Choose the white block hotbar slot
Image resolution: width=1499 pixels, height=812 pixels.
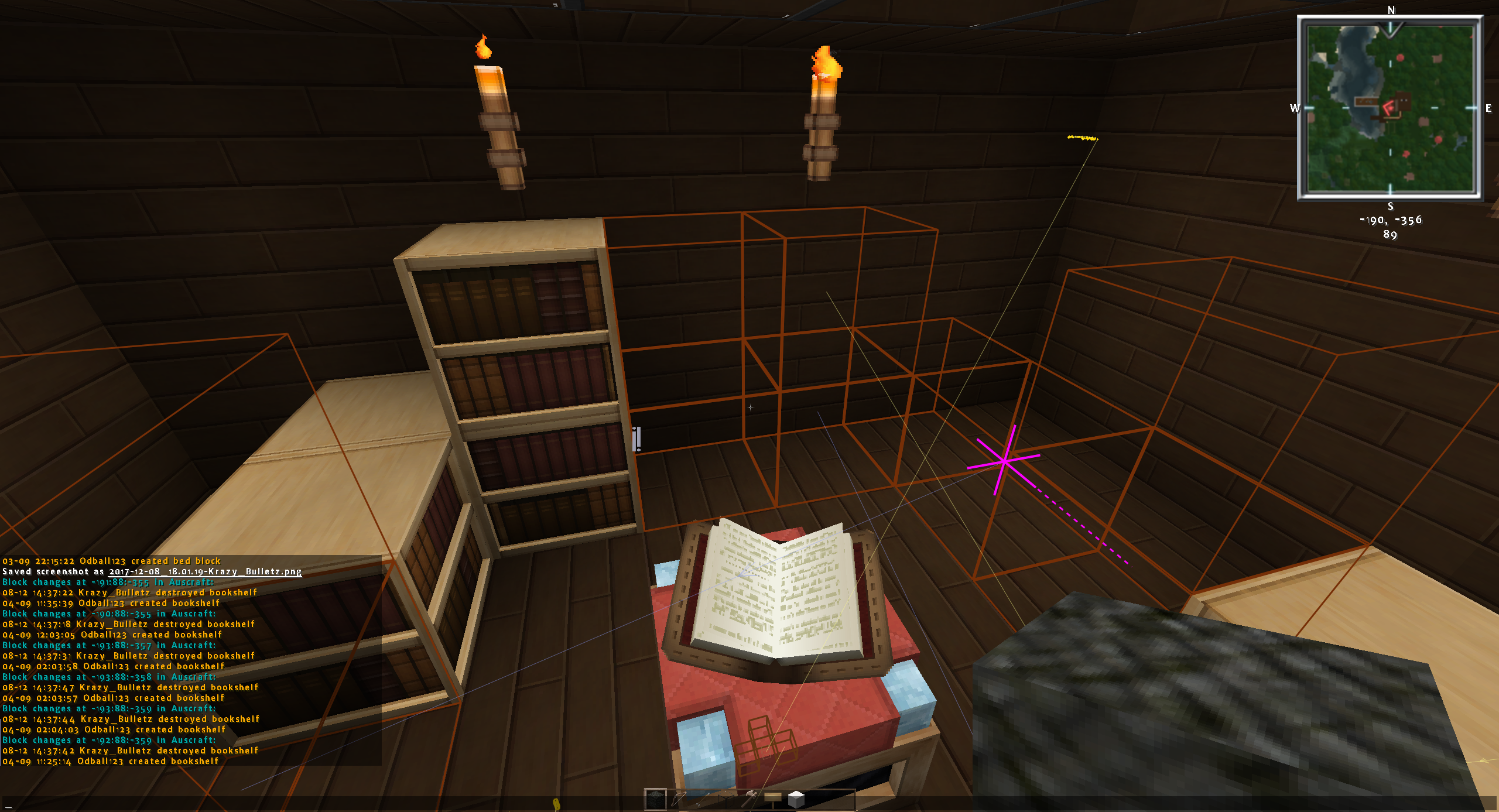[x=796, y=799]
